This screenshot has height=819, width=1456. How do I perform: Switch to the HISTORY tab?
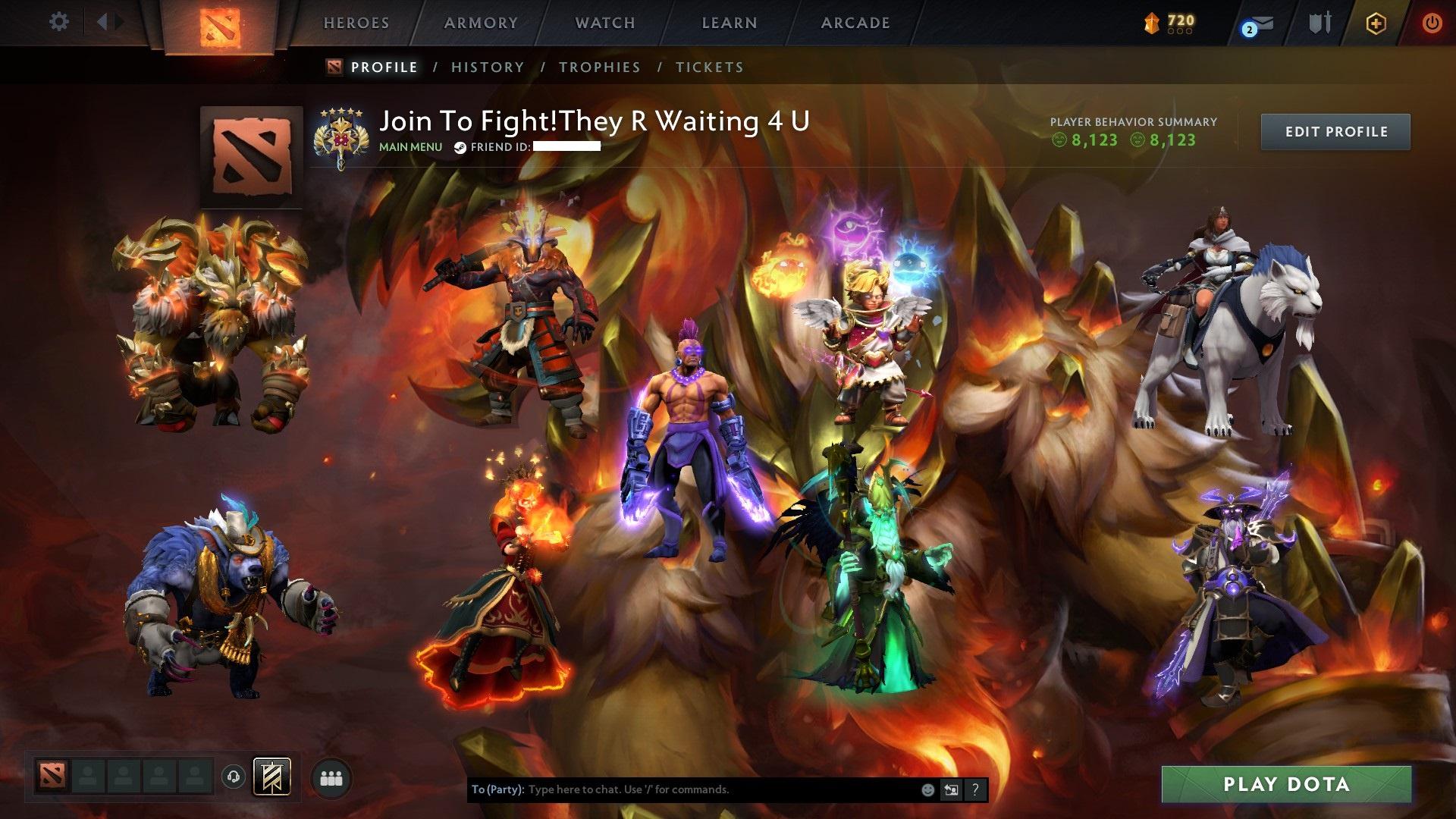487,67
